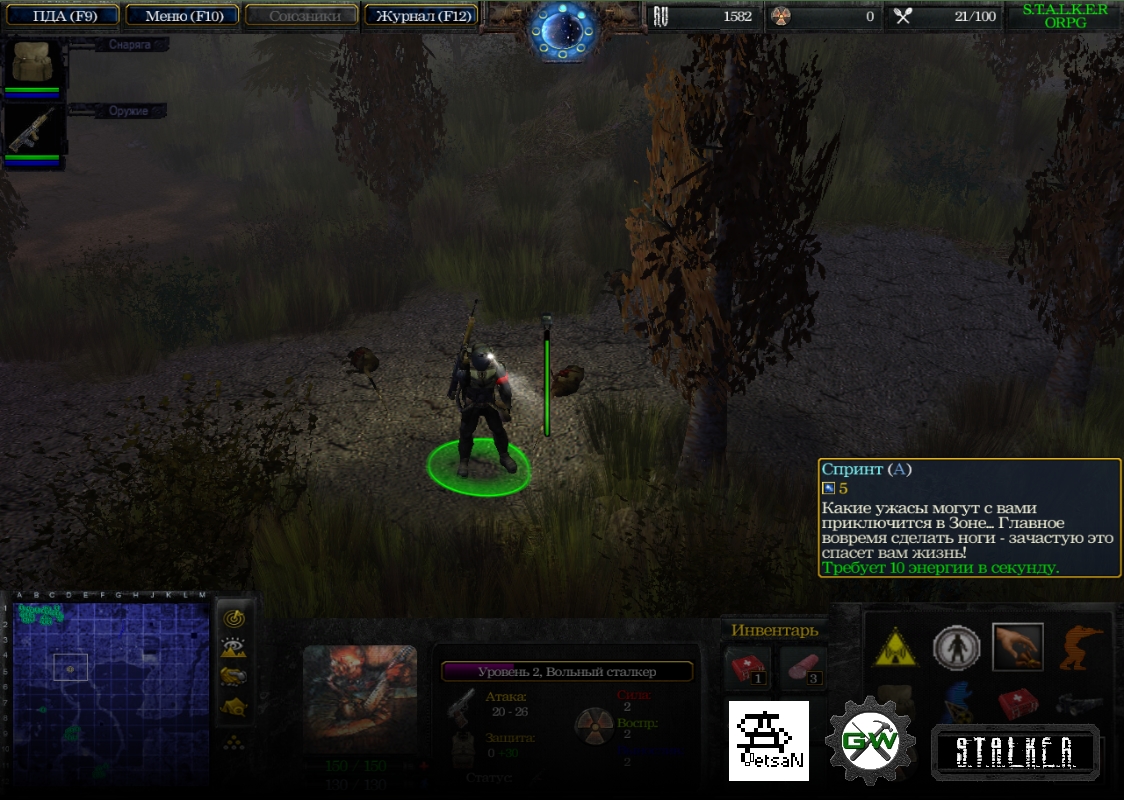Toggle the minimap creep camp button
Viewport: 1124px width, 800px height.
[x=234, y=707]
